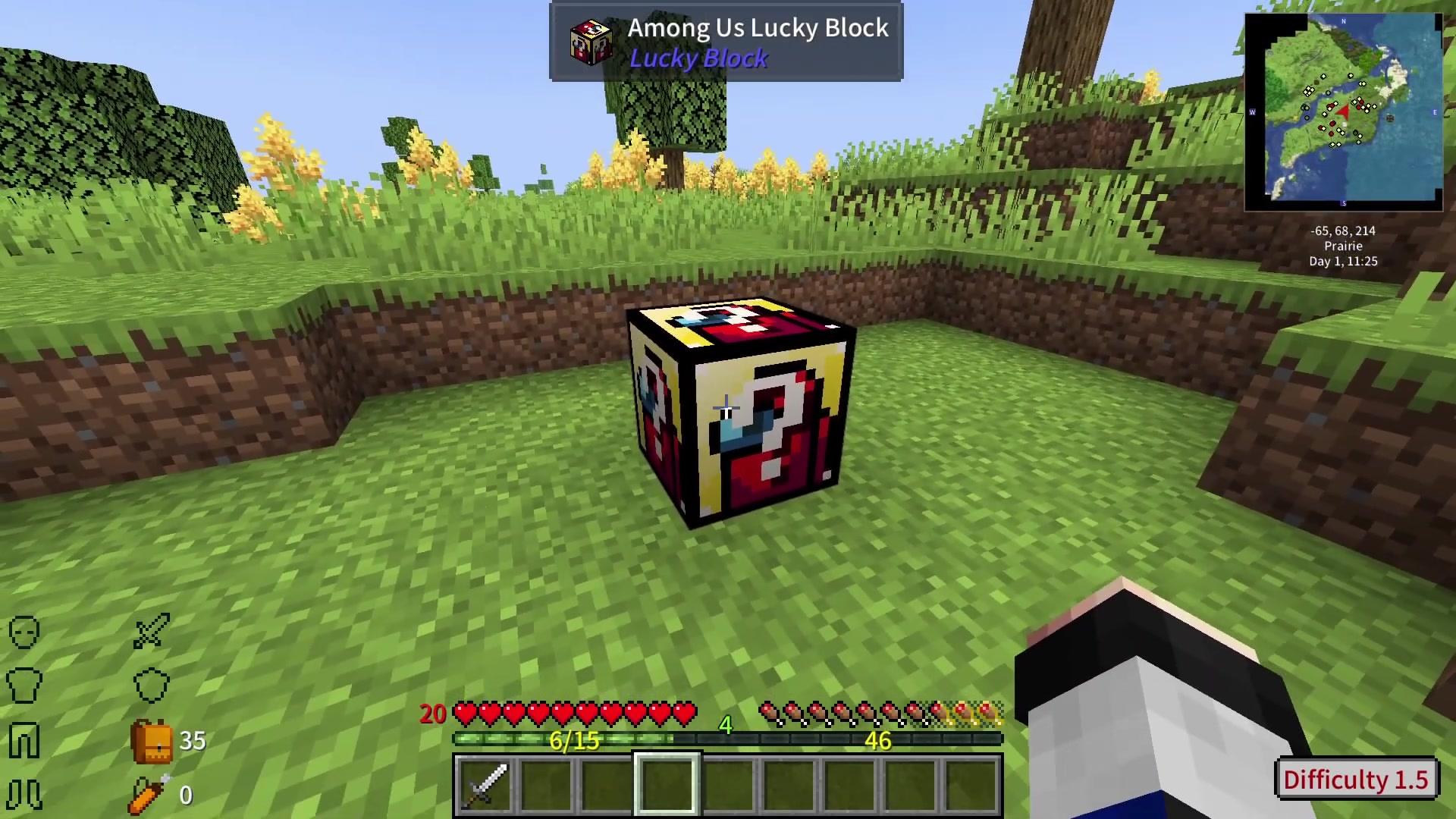Click the Difficulty 1.5 label
The width and height of the screenshot is (1456, 819).
1356,780
